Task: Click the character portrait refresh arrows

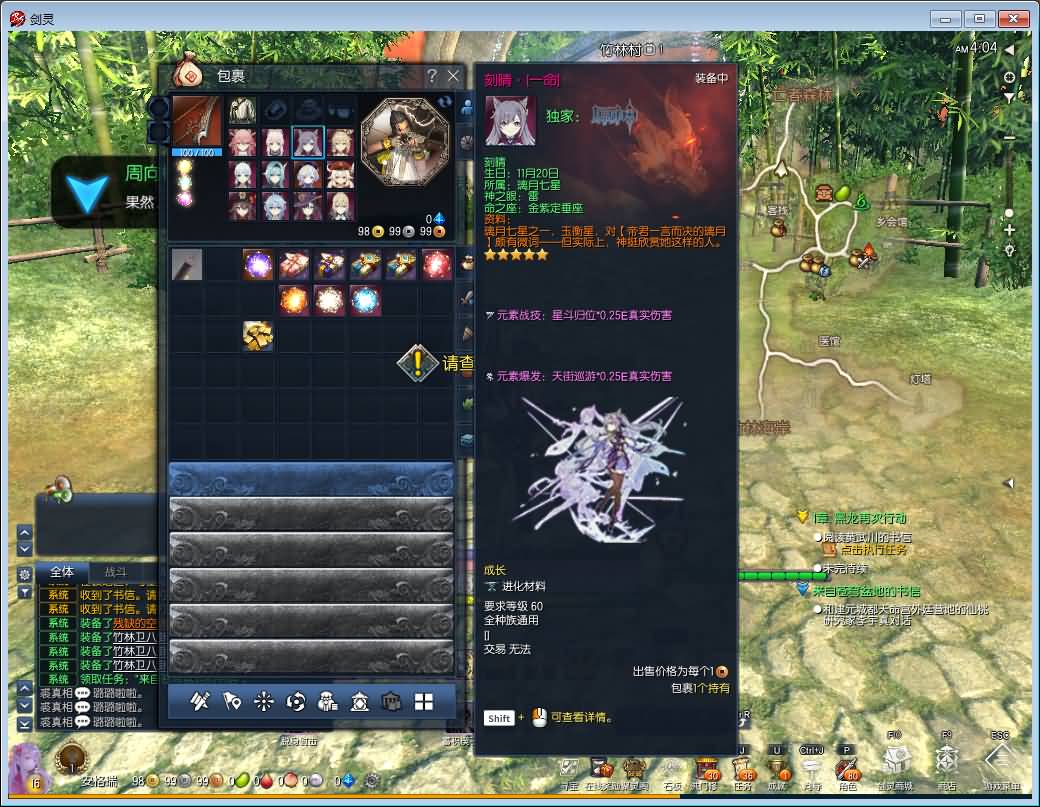Action: coord(444,102)
